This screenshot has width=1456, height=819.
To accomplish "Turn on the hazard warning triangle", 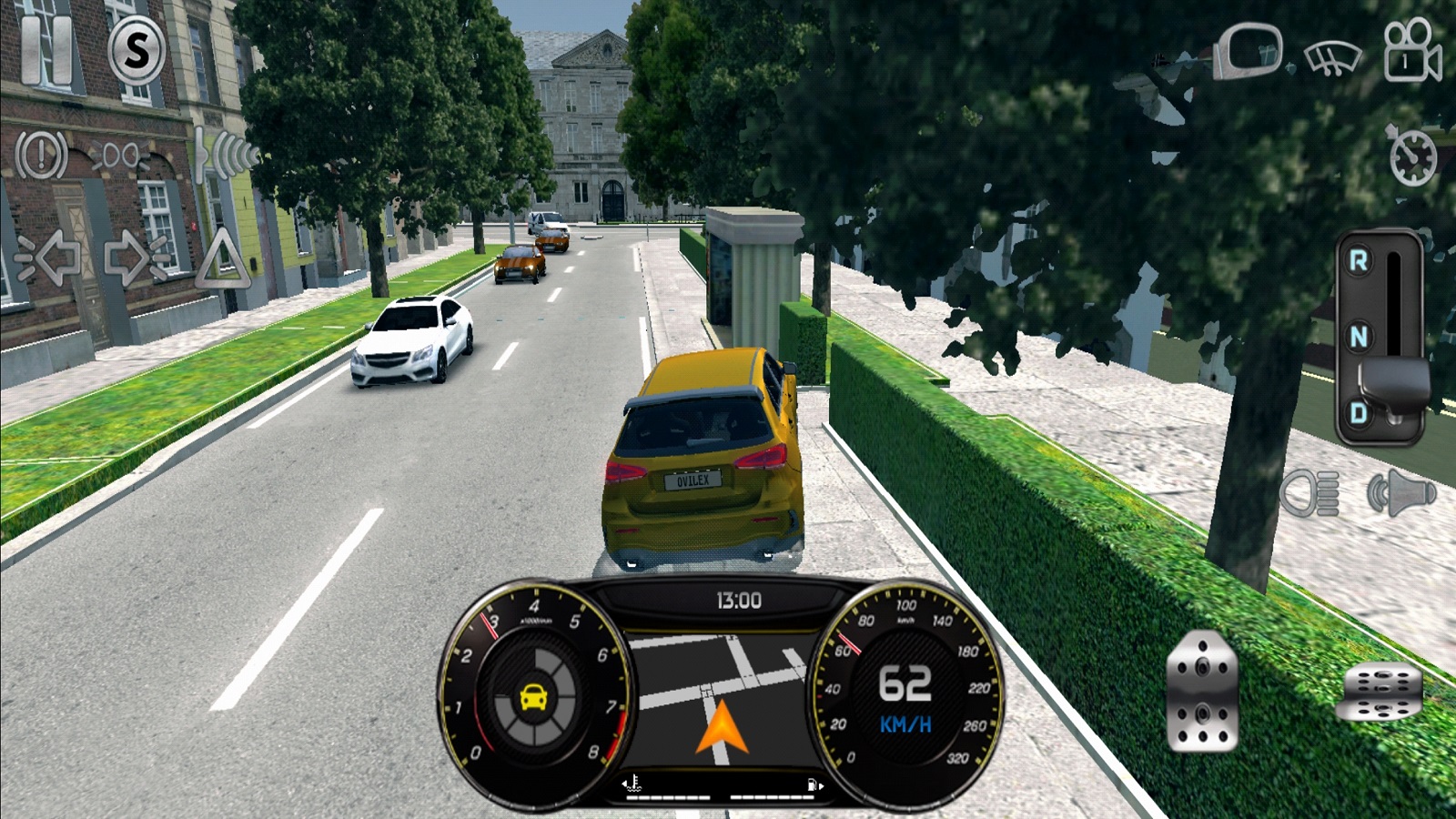I will tap(222, 260).
